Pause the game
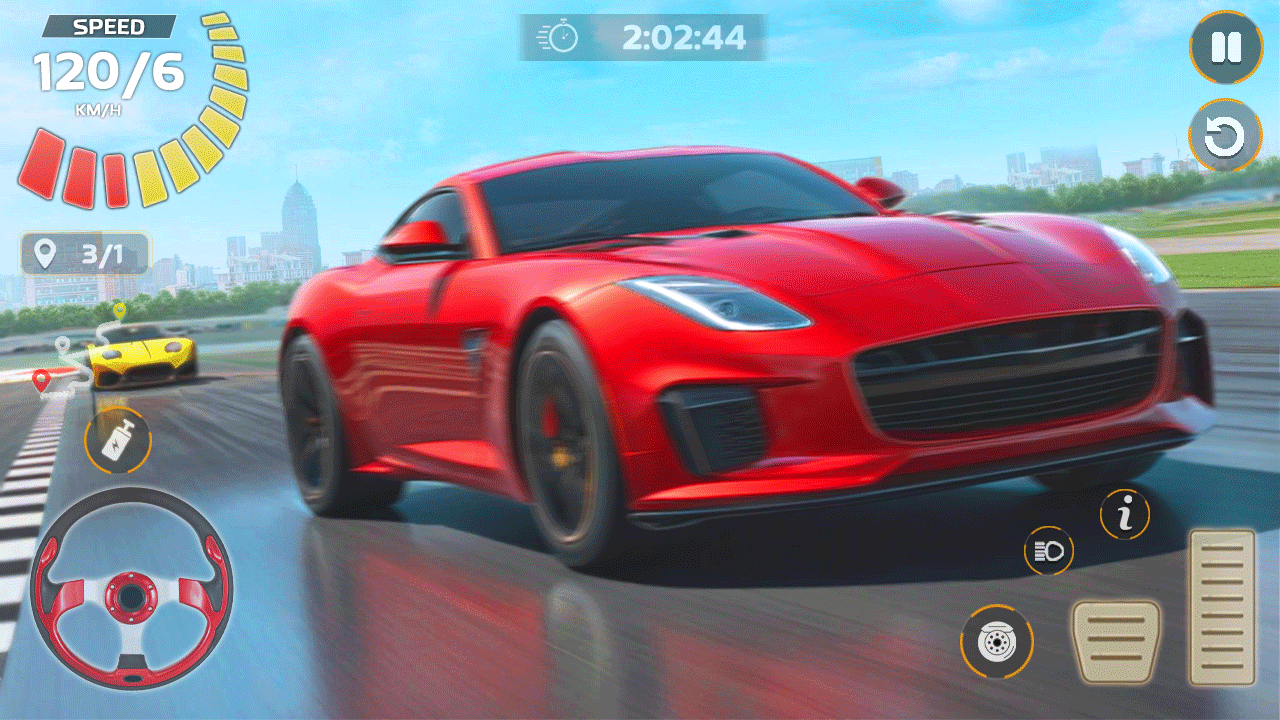Screen dimensions: 1280x720 pyautogui.click(x=1227, y=49)
